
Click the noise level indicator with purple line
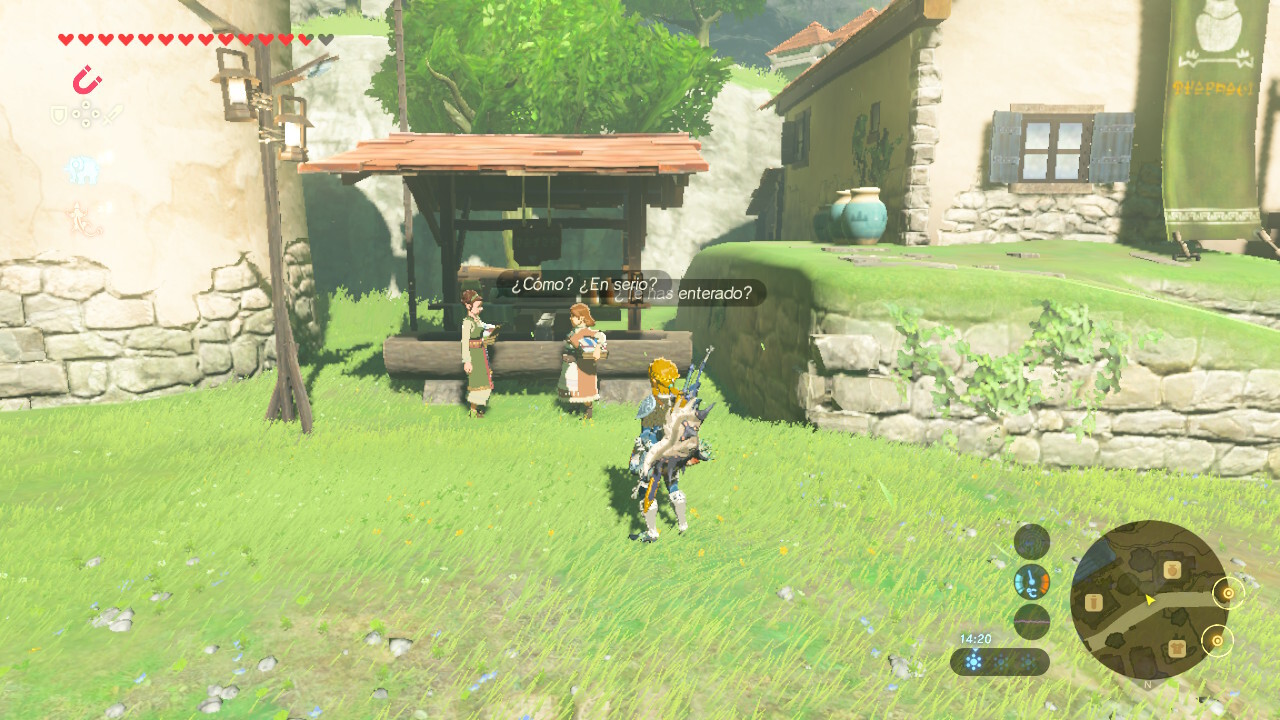tap(1031, 621)
